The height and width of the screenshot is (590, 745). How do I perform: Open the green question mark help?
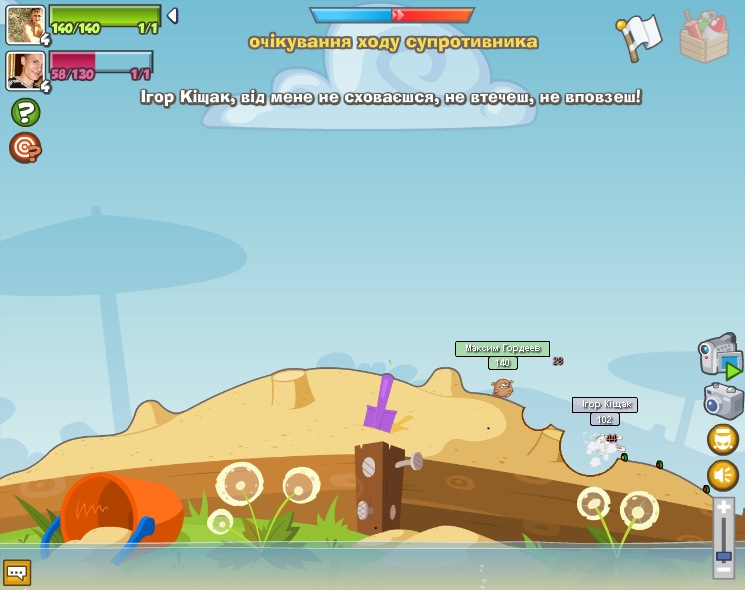(25, 112)
